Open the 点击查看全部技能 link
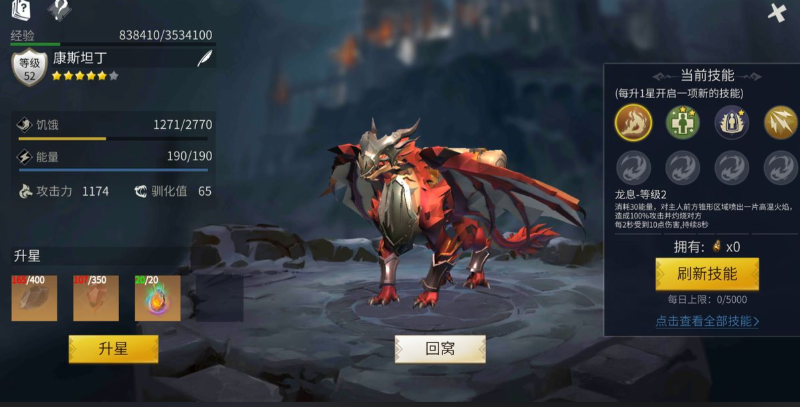This screenshot has width=800, height=407. (x=707, y=321)
